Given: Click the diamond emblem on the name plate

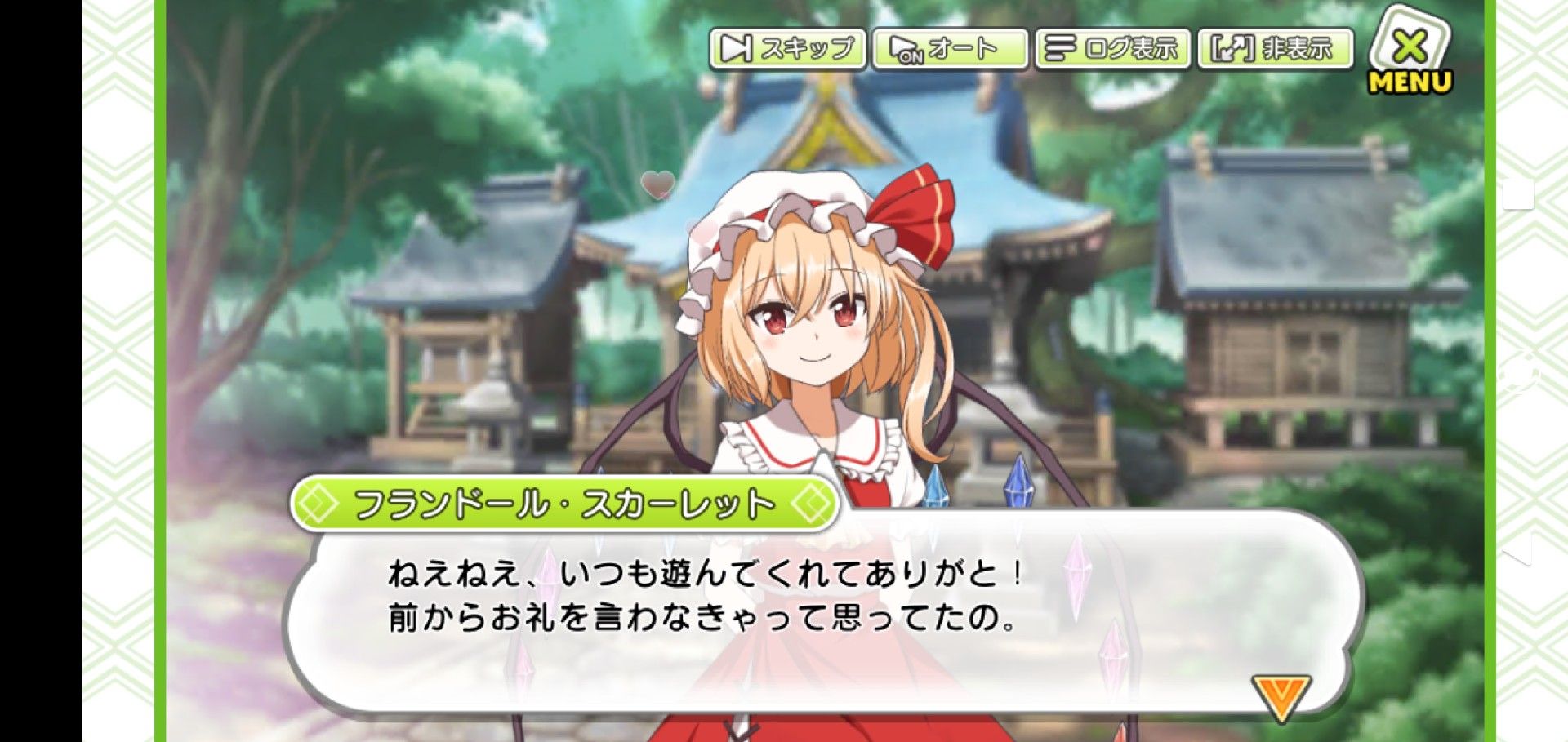Looking at the screenshot, I should 321,501.
